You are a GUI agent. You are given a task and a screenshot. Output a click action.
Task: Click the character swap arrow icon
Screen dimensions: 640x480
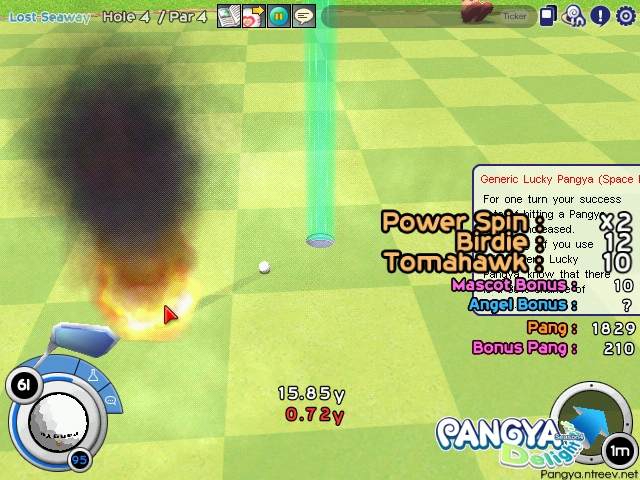254,16
